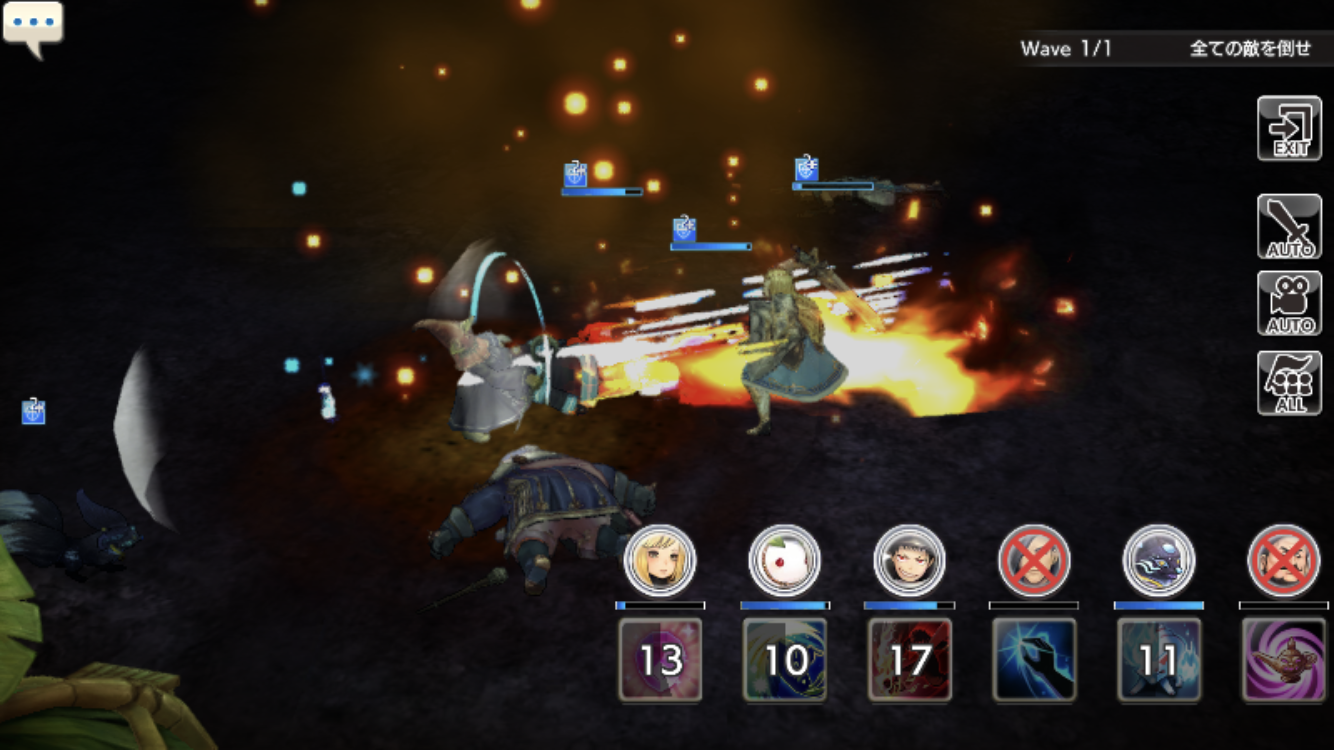The width and height of the screenshot is (1334, 750).
Task: Toggle auto battle with the sword AUTO button
Action: pyautogui.click(x=1289, y=227)
